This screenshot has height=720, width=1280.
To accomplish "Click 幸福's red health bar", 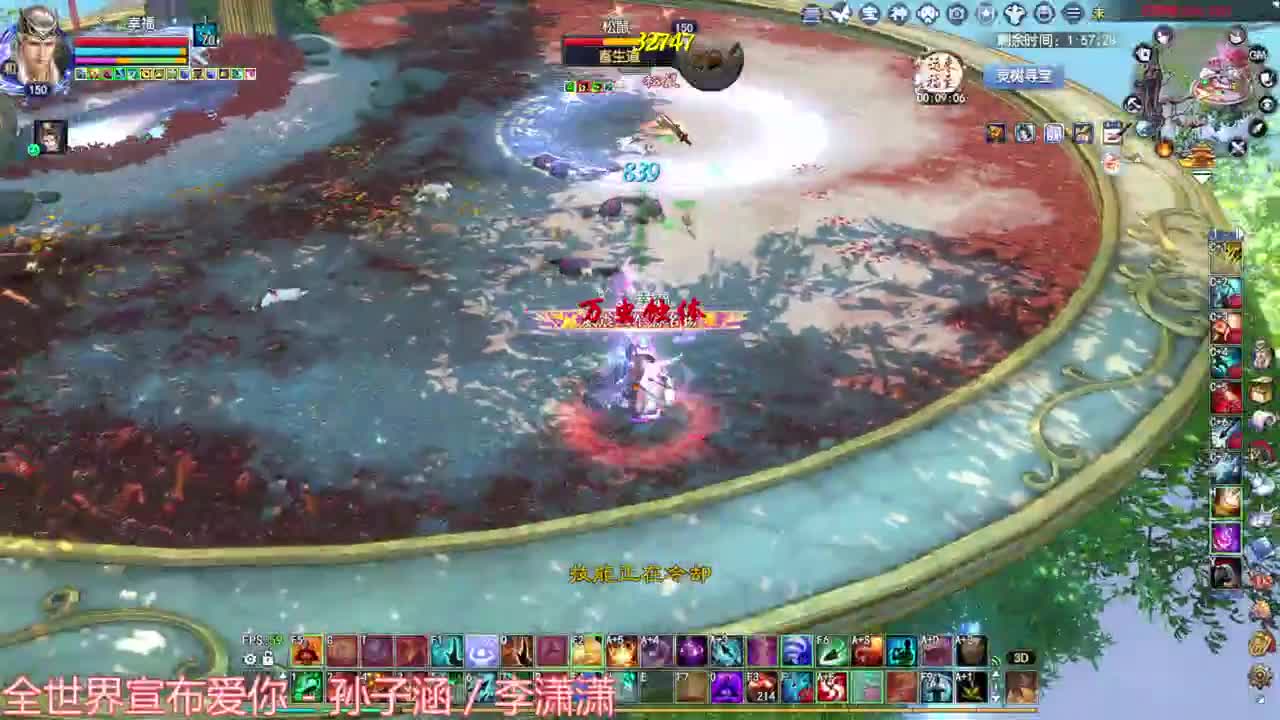I will pos(132,41).
